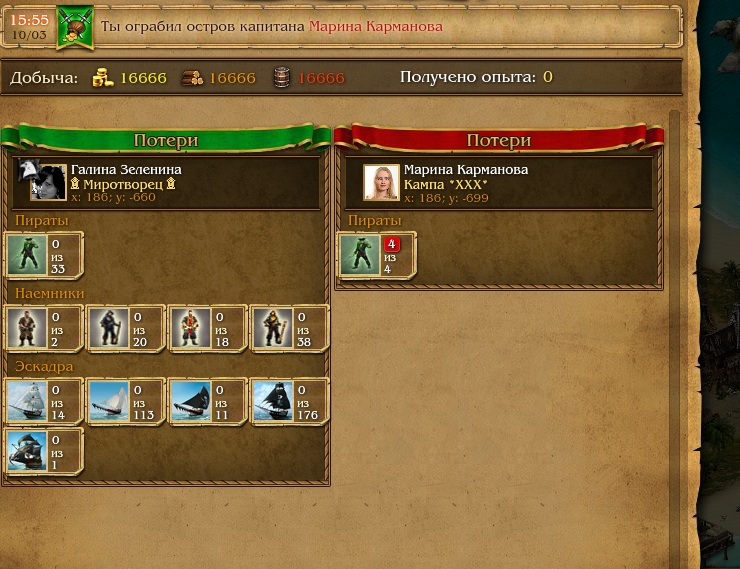740x569 pixels.
Task: Choose the mercenary unit with 20 total
Action: pyautogui.click(x=109, y=329)
